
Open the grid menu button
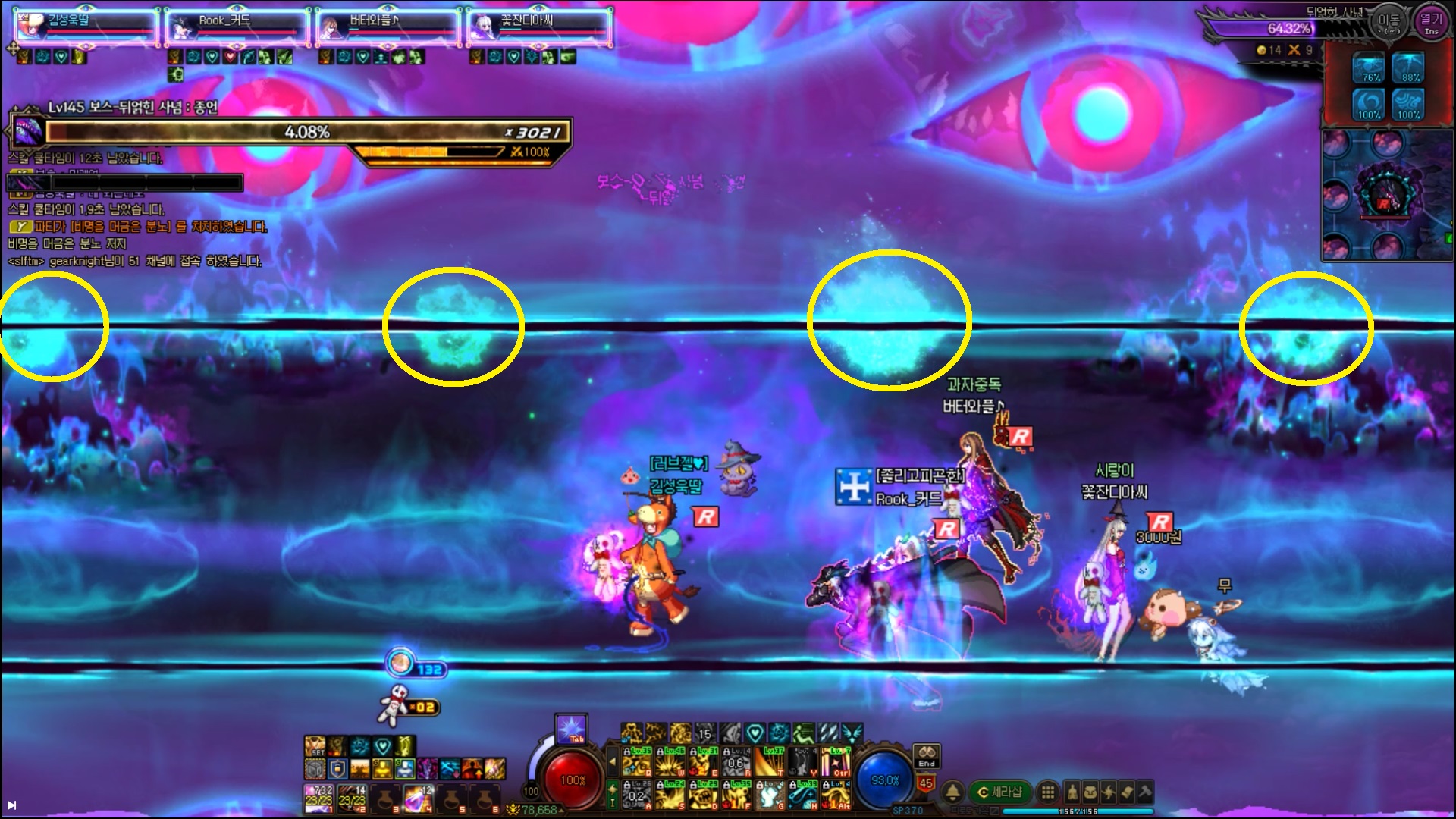pyautogui.click(x=1047, y=792)
